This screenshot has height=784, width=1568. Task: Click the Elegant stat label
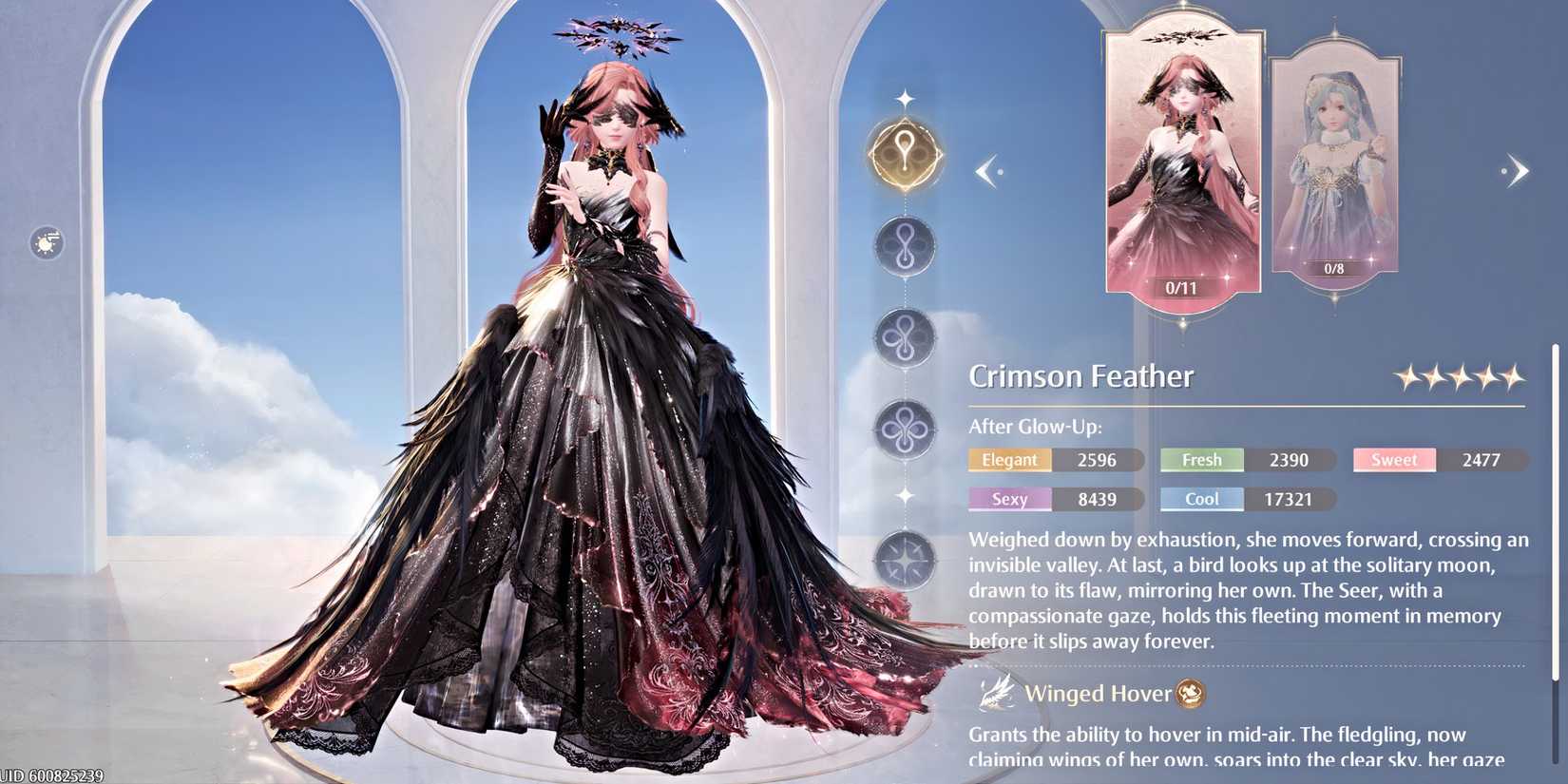coord(1009,460)
